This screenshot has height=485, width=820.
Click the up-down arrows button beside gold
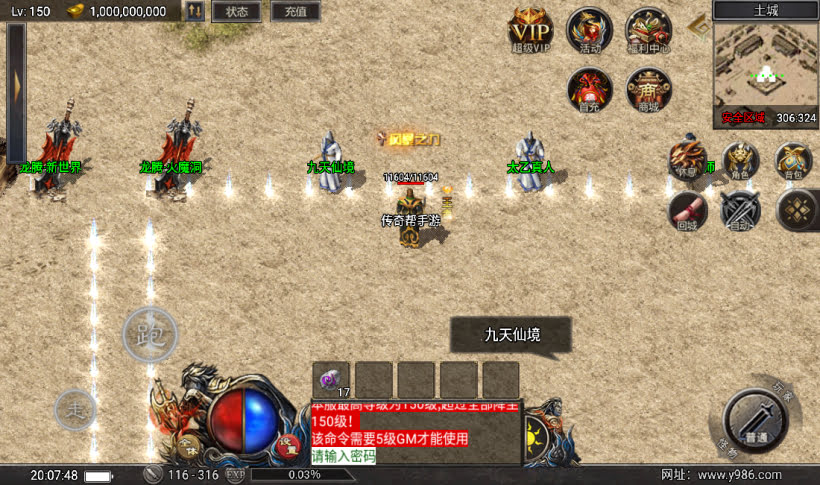(x=196, y=12)
